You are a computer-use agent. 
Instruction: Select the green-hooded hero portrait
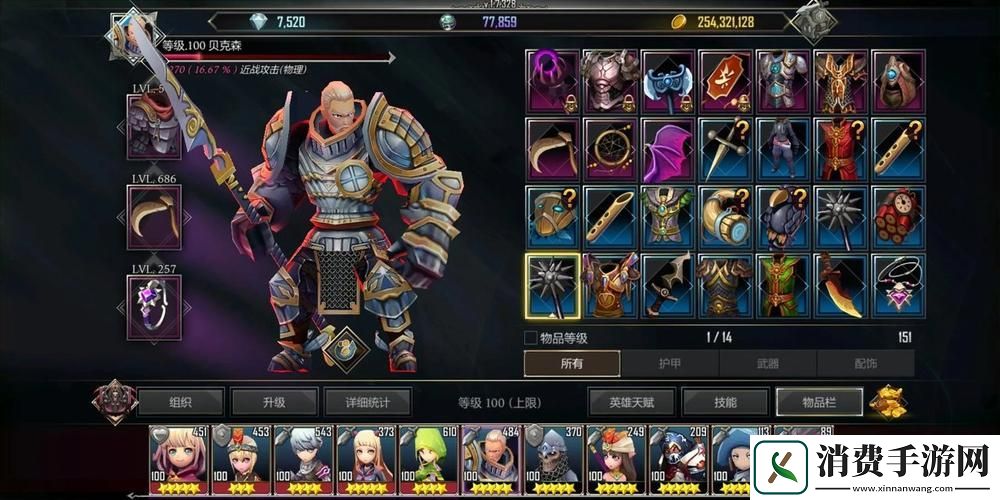coord(430,460)
